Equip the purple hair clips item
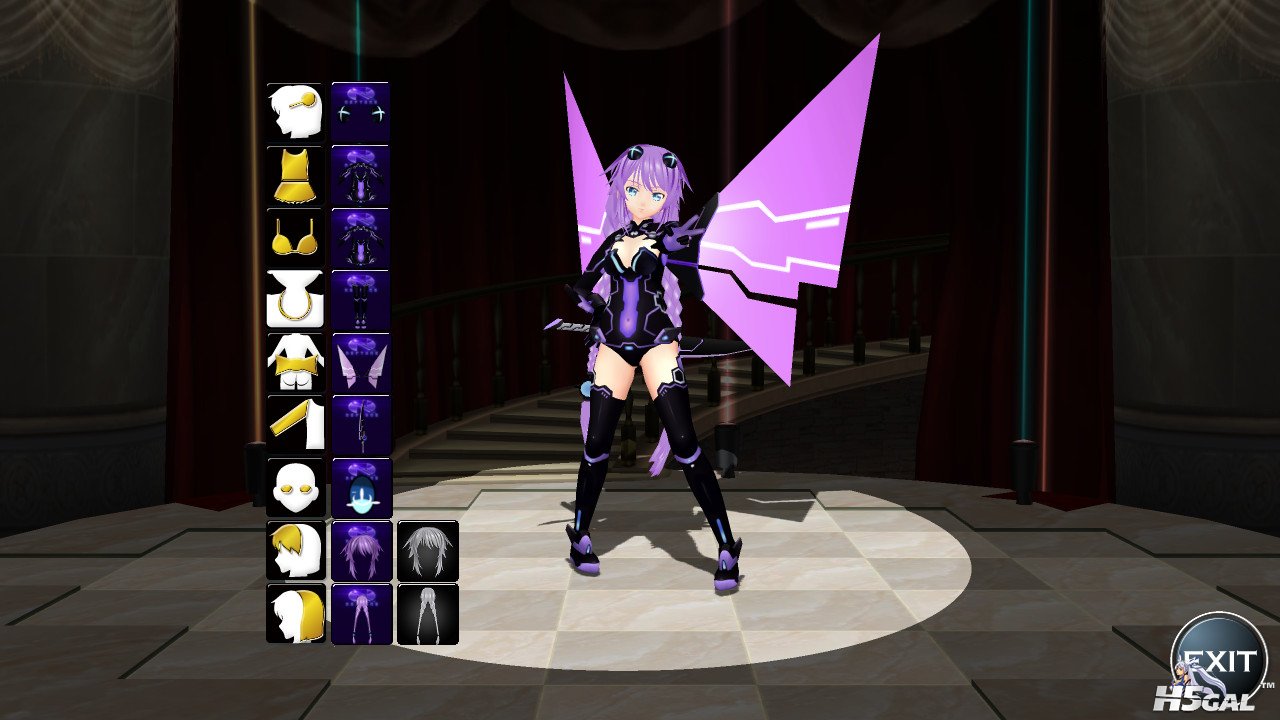This screenshot has width=1280, height=720. click(x=360, y=111)
